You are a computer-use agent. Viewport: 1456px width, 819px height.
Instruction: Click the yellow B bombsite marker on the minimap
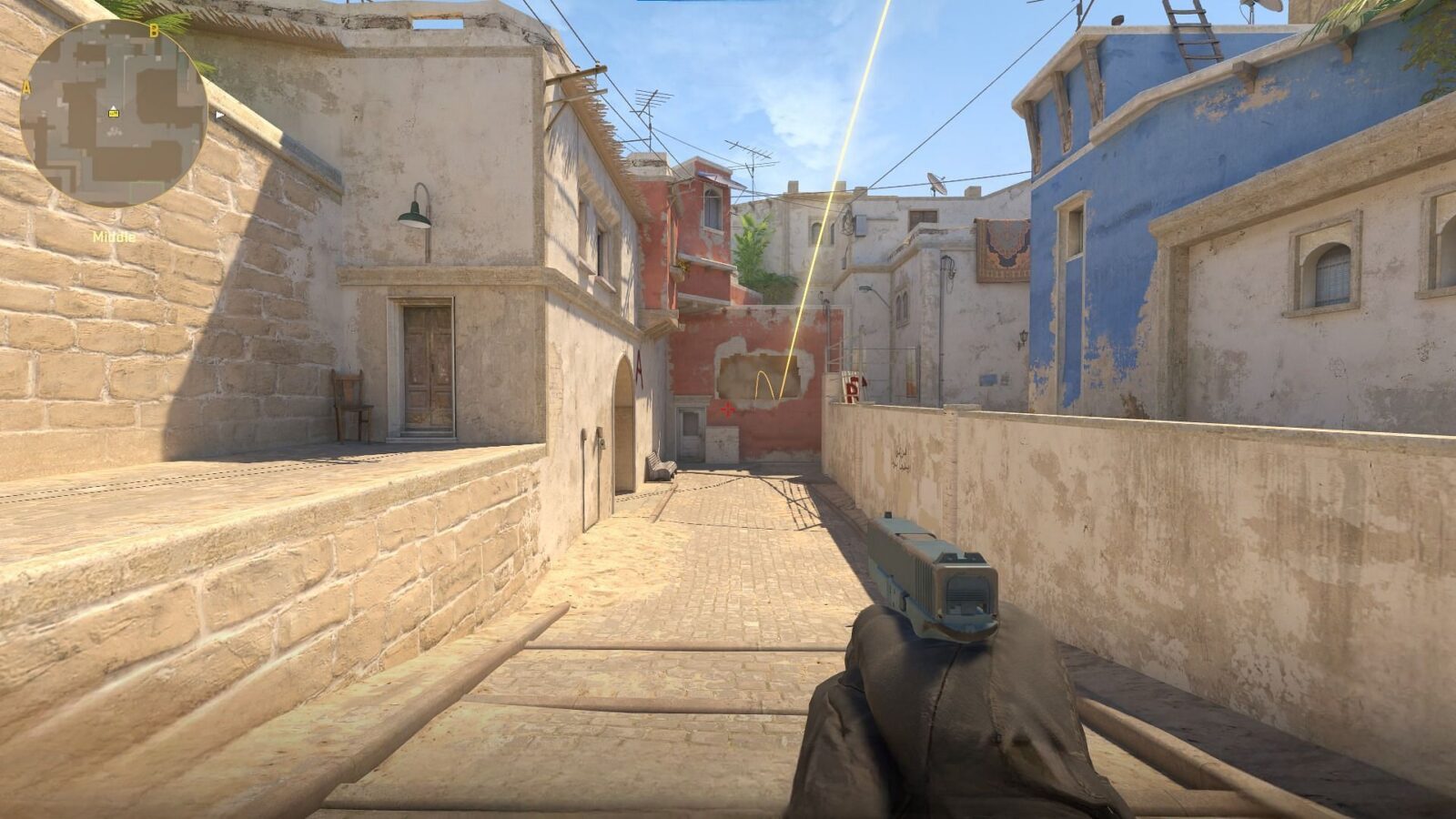pyautogui.click(x=154, y=30)
